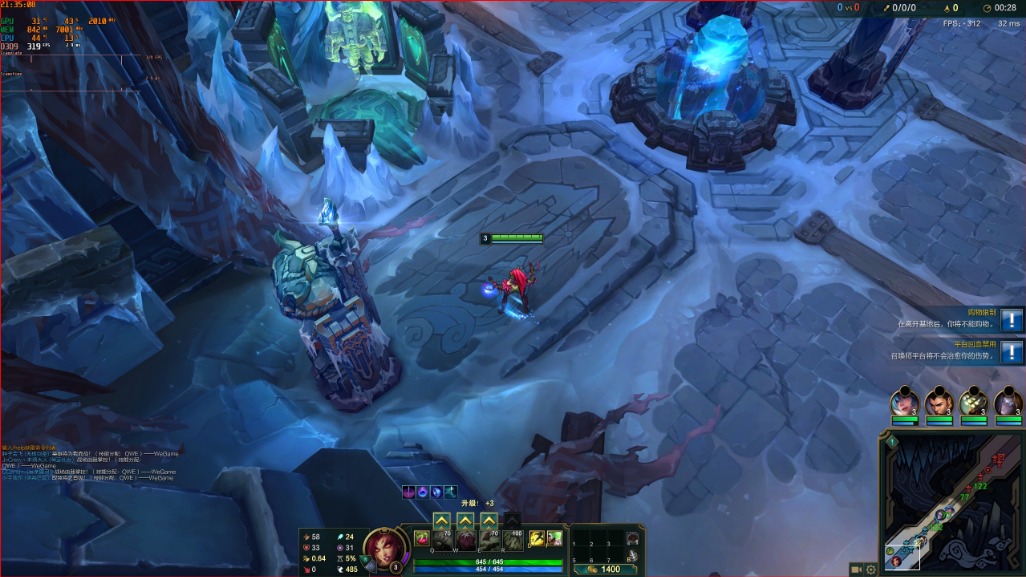Select the blue-haired ally portrait
Screen dimensions: 1026x577
904,402
